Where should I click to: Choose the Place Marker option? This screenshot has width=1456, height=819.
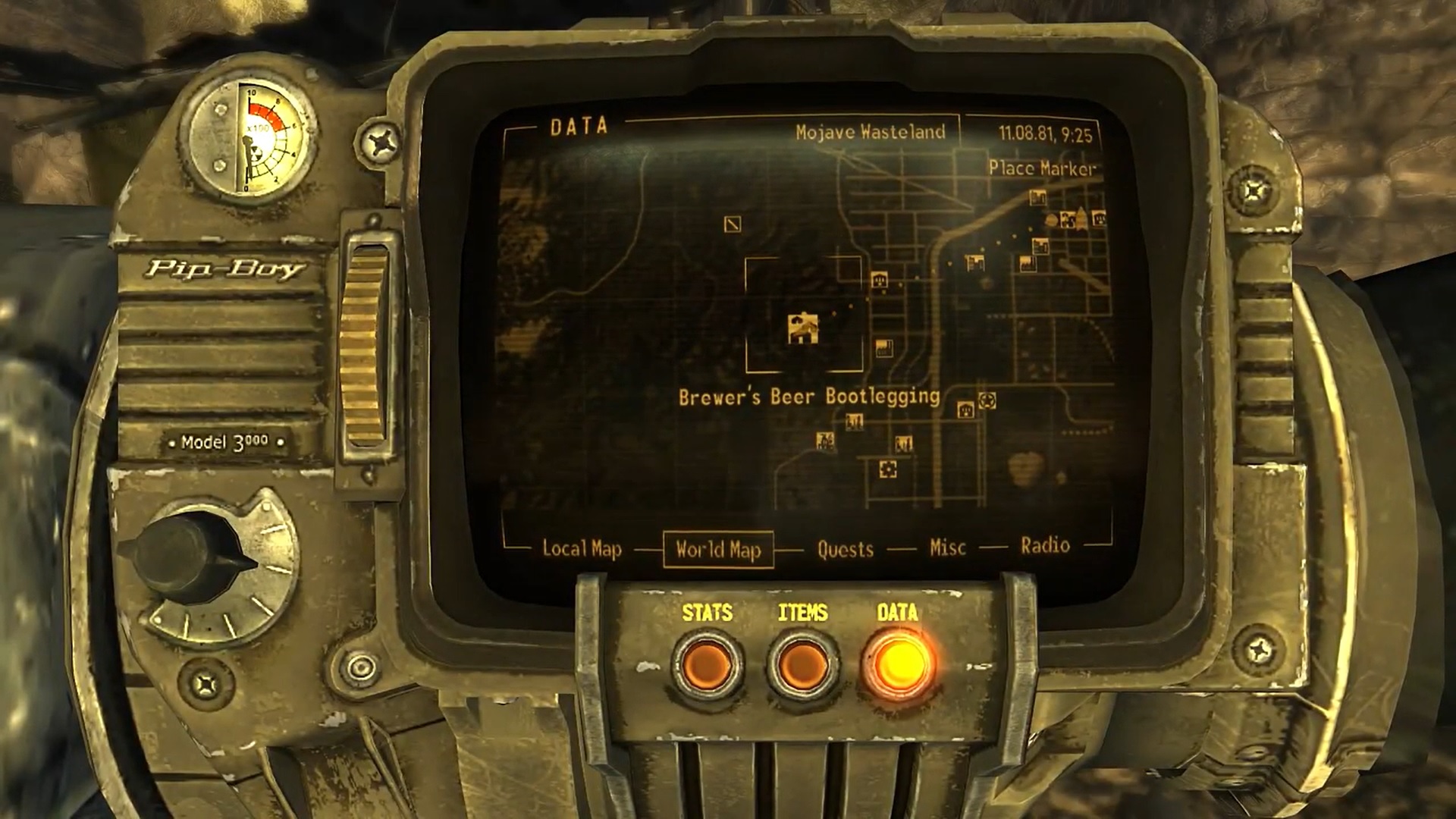(1042, 168)
